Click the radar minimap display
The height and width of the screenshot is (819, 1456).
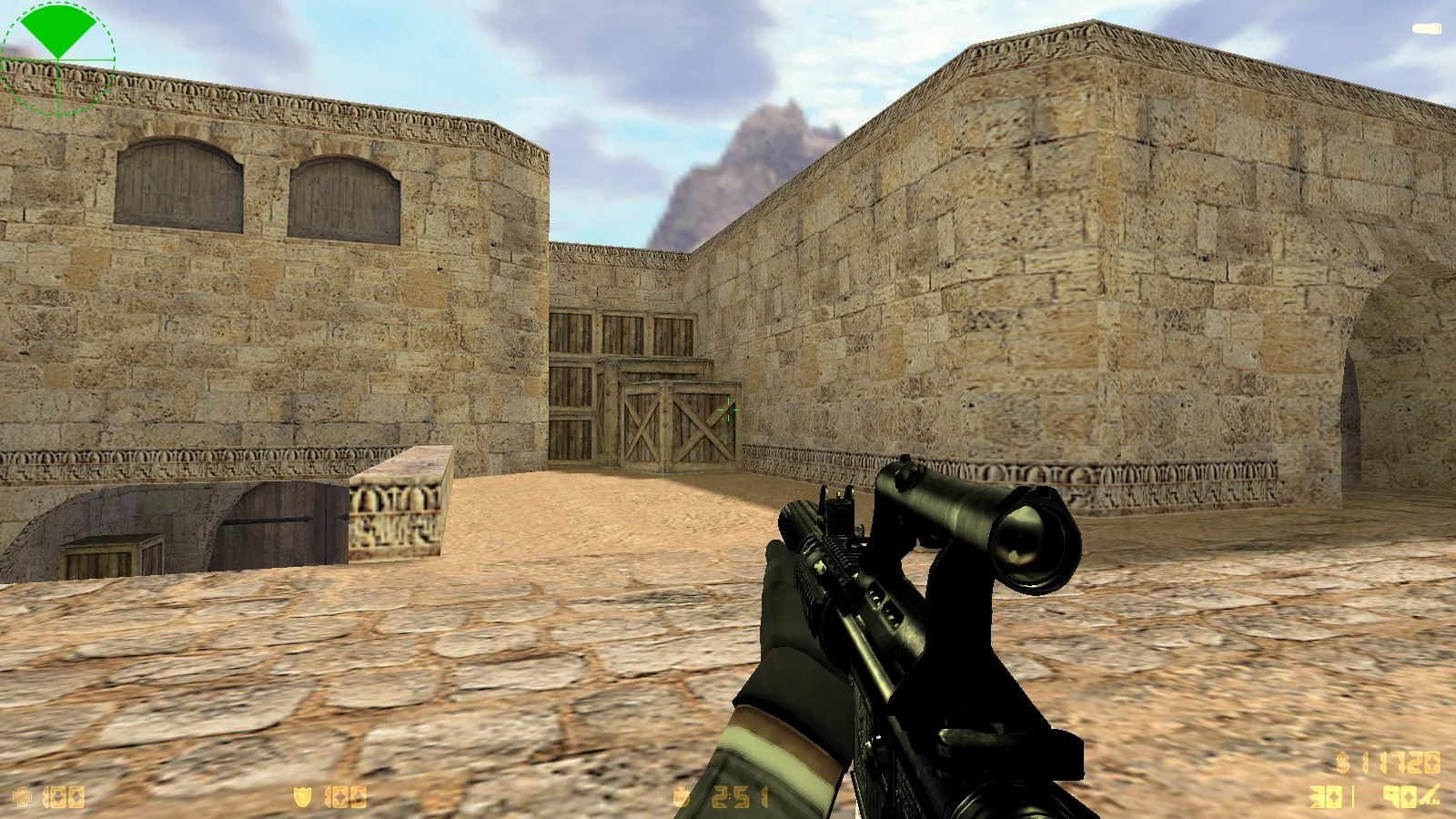59,59
